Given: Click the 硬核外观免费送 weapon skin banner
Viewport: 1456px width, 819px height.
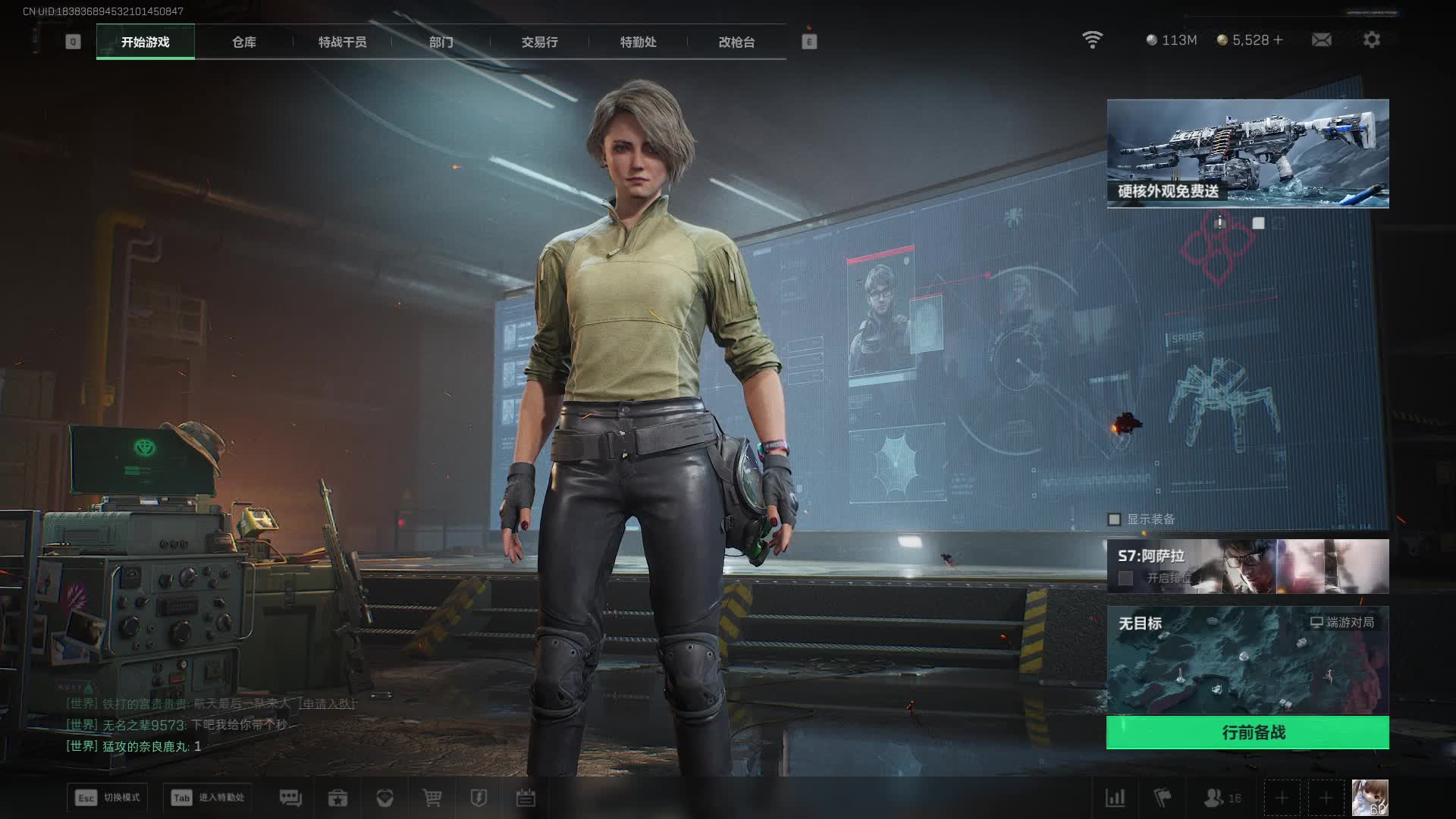Looking at the screenshot, I should pyautogui.click(x=1247, y=153).
